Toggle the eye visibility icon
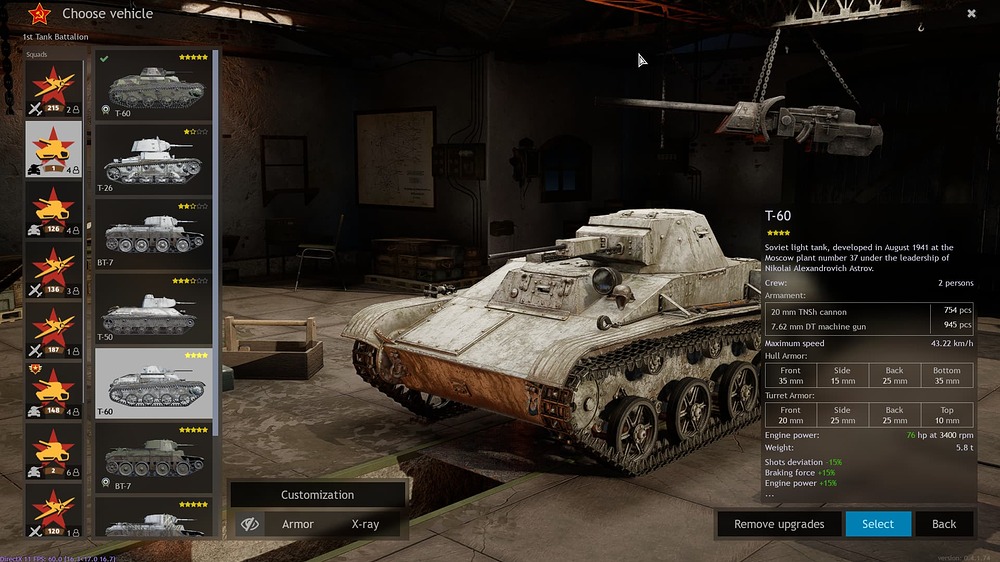Screen dimensions: 1000x562 click(251, 524)
